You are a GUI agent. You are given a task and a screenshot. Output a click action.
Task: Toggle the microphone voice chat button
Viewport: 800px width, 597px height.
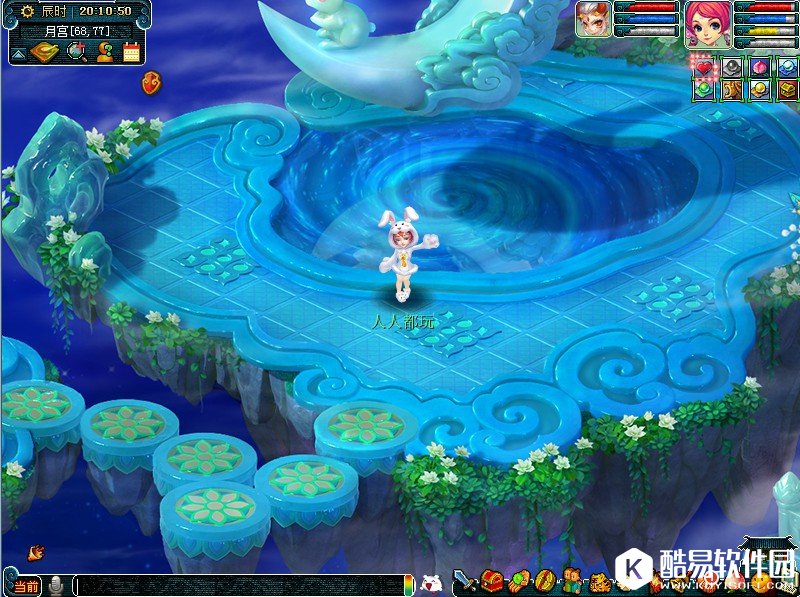point(57,584)
